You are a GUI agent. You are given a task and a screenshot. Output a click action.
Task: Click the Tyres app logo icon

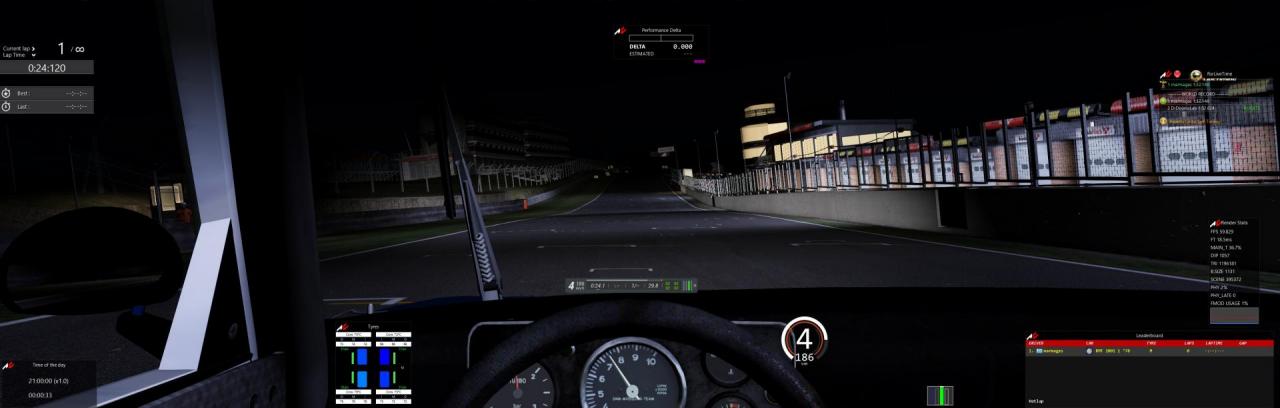[x=343, y=327]
